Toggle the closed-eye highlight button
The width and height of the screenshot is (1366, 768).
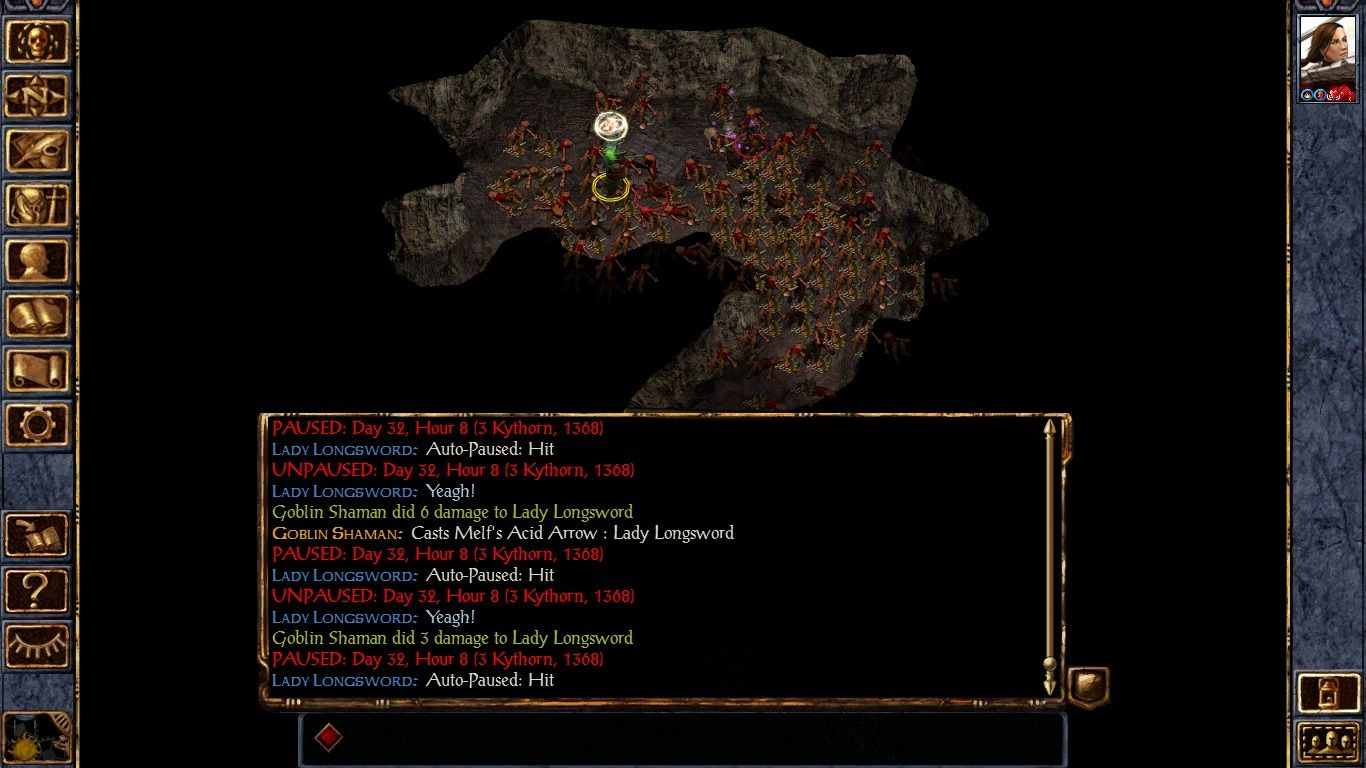pos(37,645)
